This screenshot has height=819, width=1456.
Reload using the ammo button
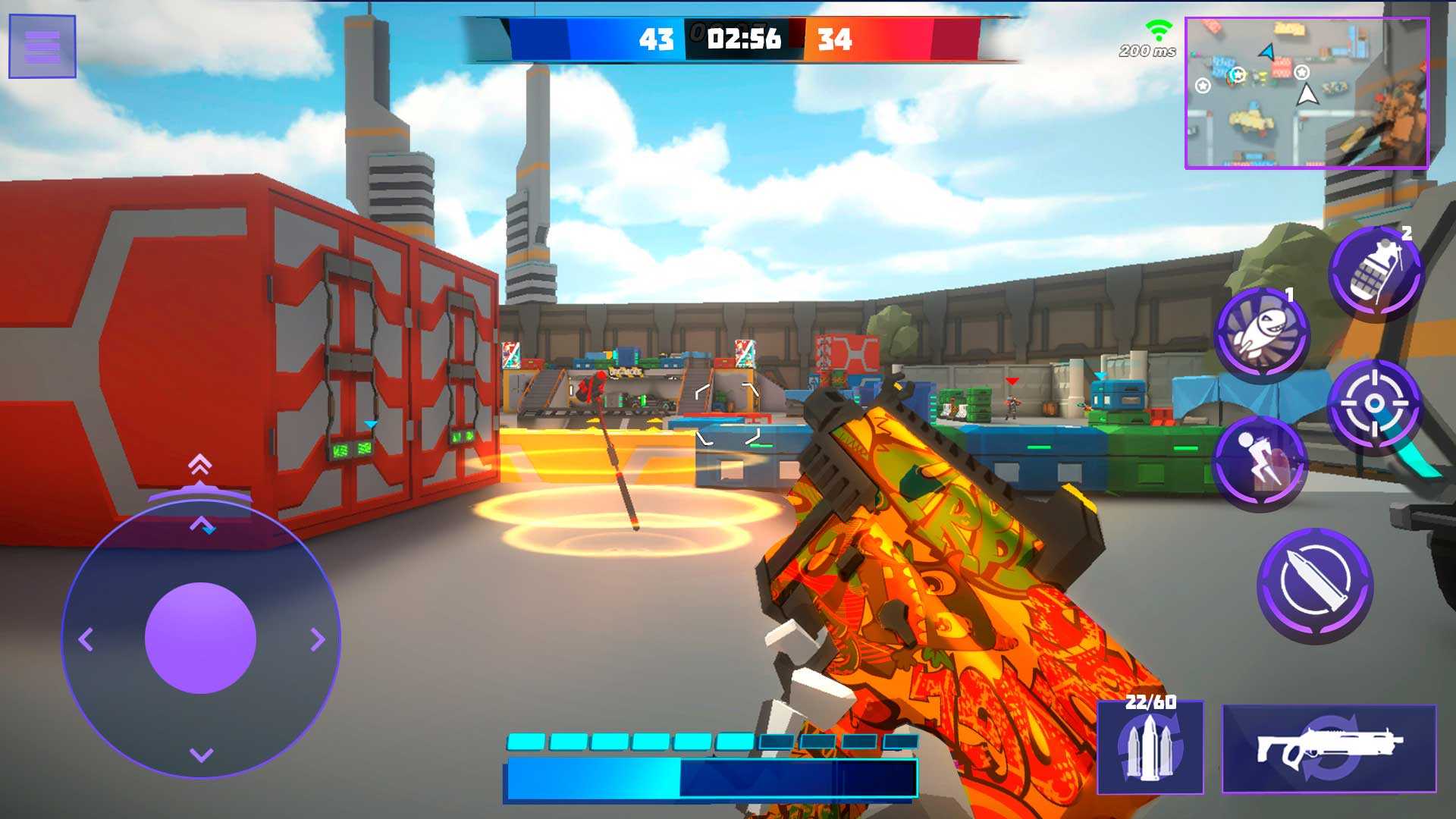1150,748
